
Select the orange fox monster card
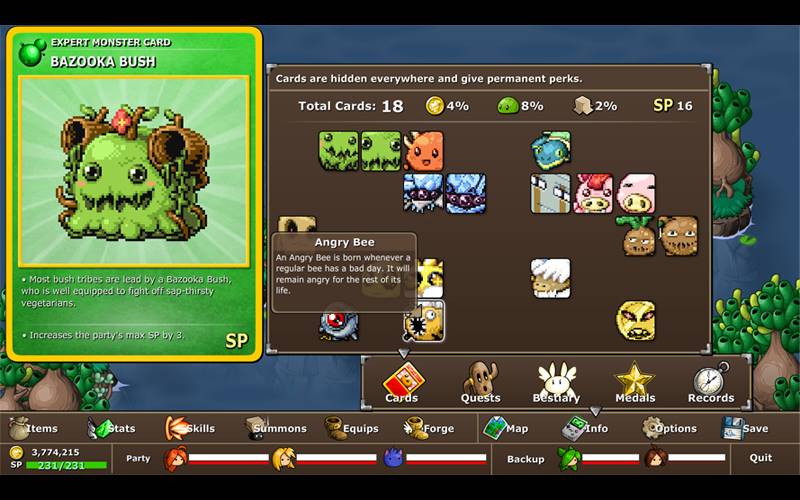coord(423,151)
